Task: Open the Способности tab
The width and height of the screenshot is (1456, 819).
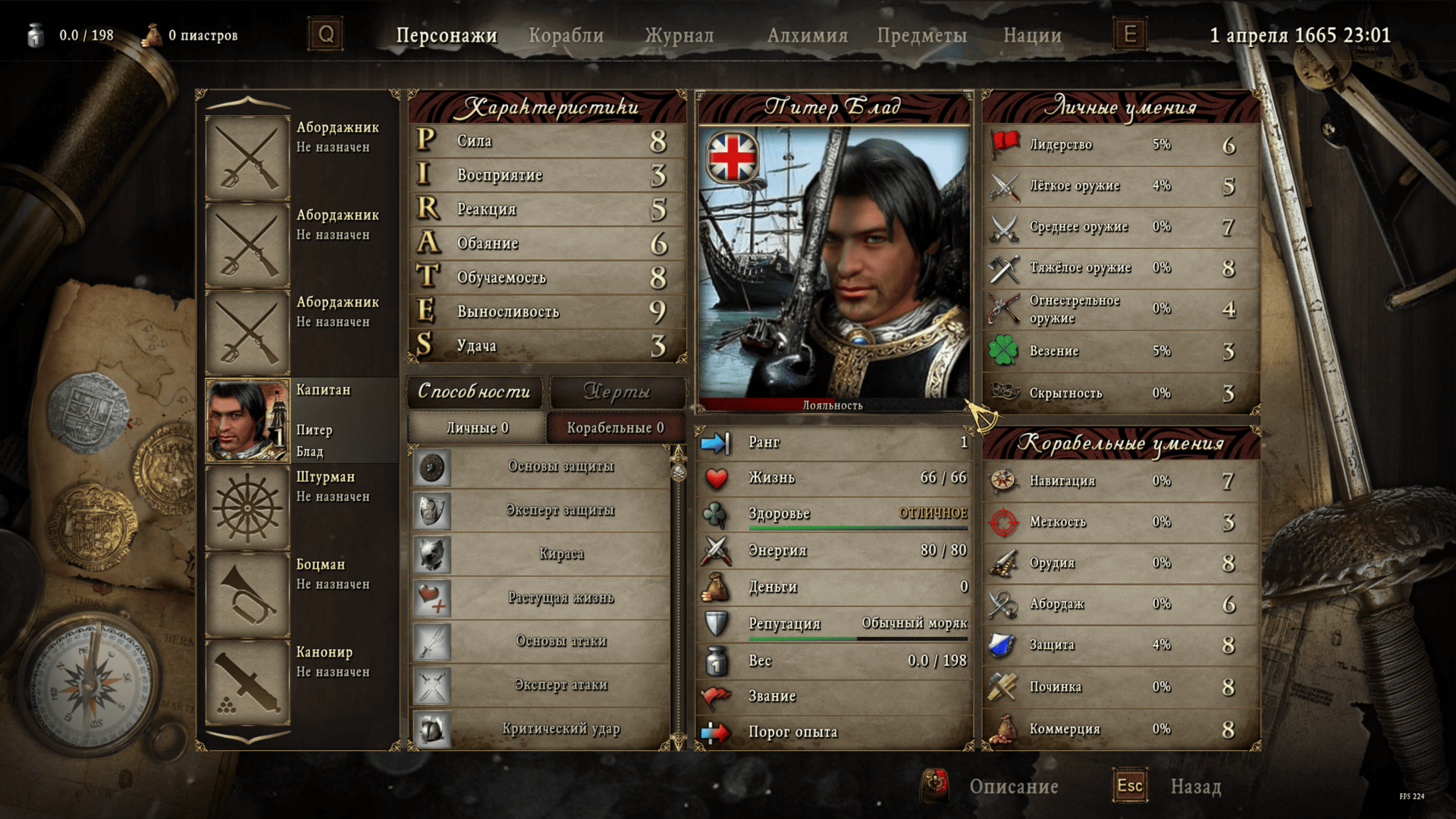Action: point(474,392)
